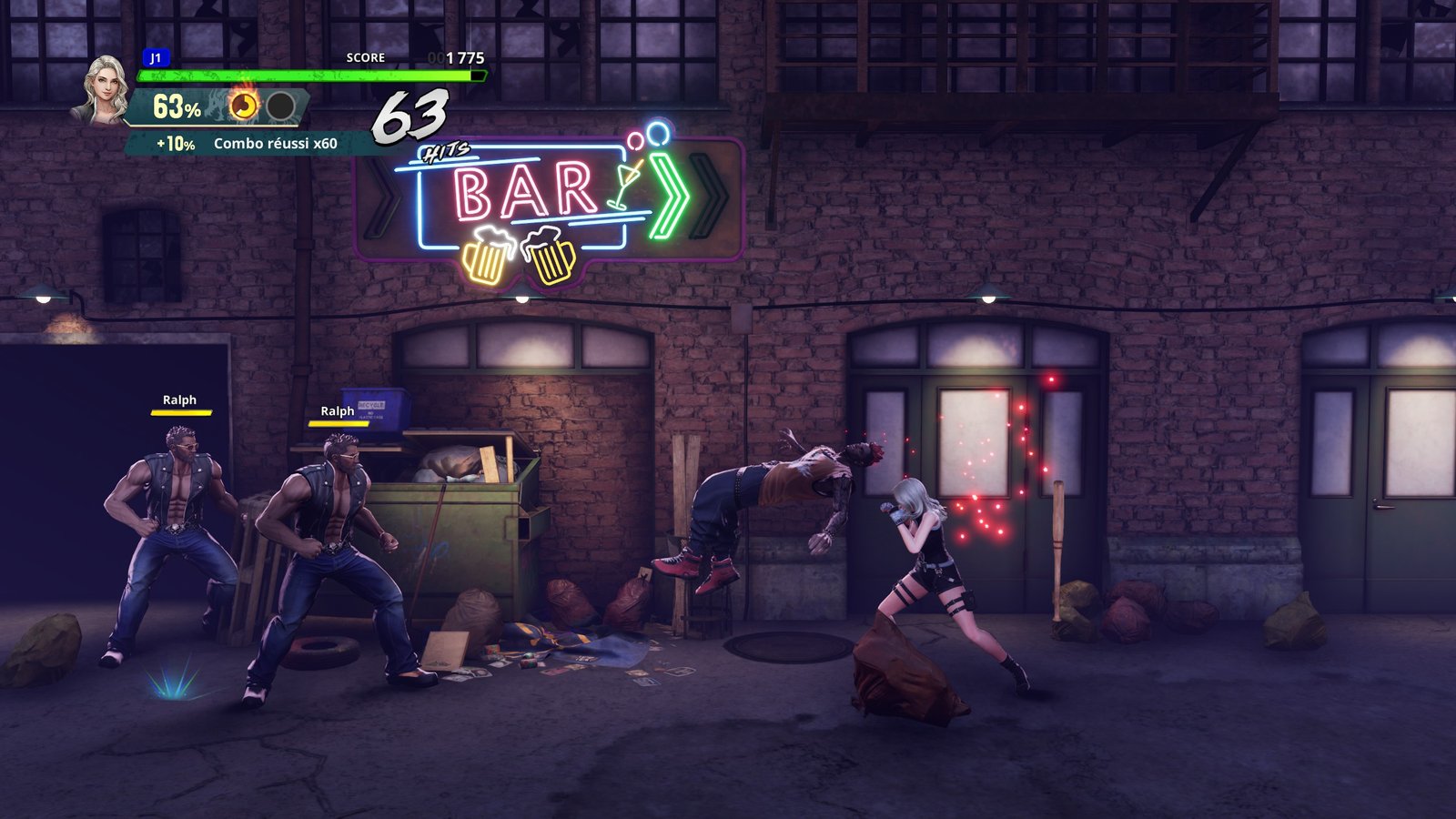The image size is (1456, 819).
Task: Activate the flaming special move token
Action: [x=243, y=106]
